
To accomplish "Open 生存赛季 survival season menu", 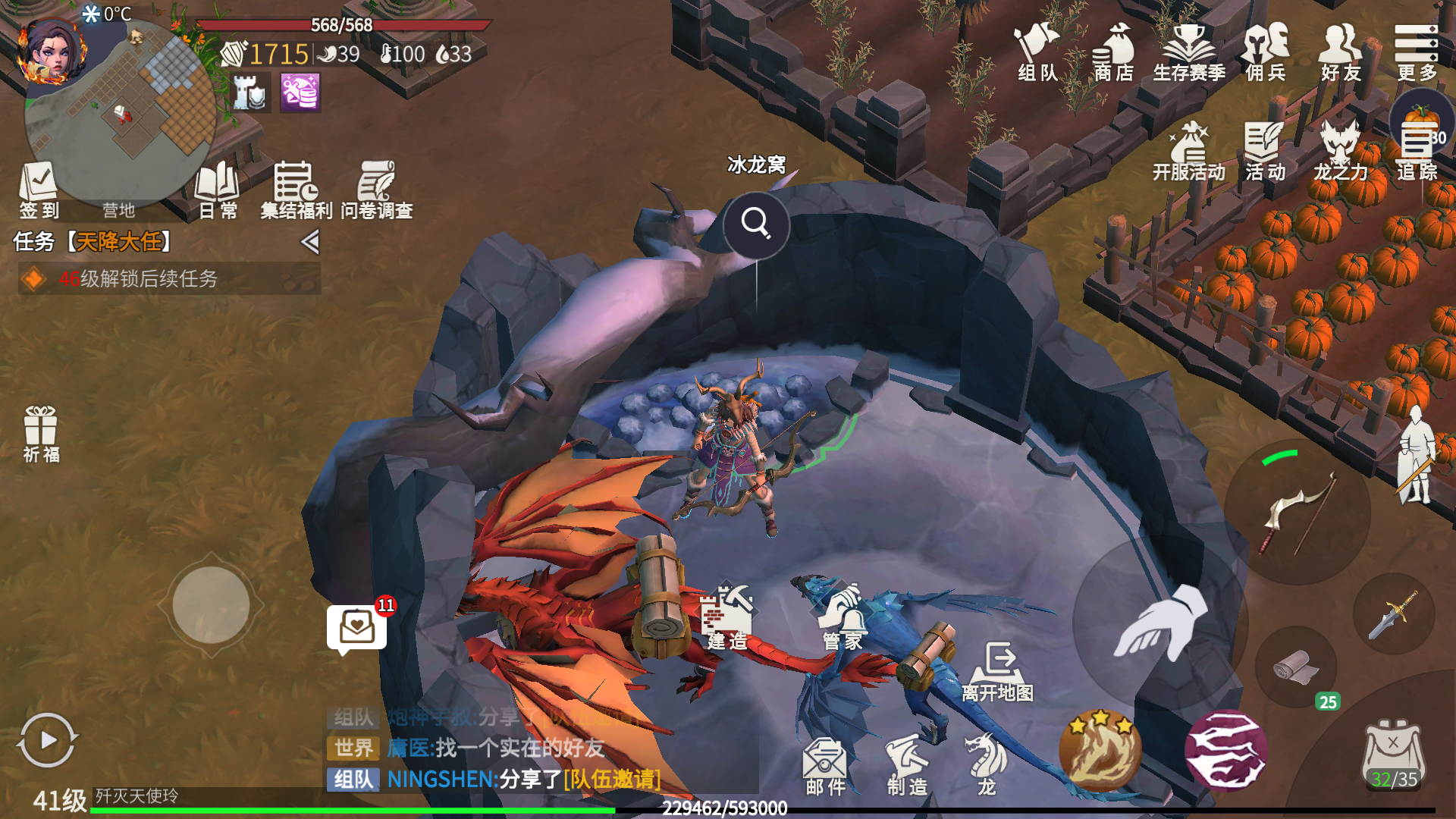I will (1188, 52).
